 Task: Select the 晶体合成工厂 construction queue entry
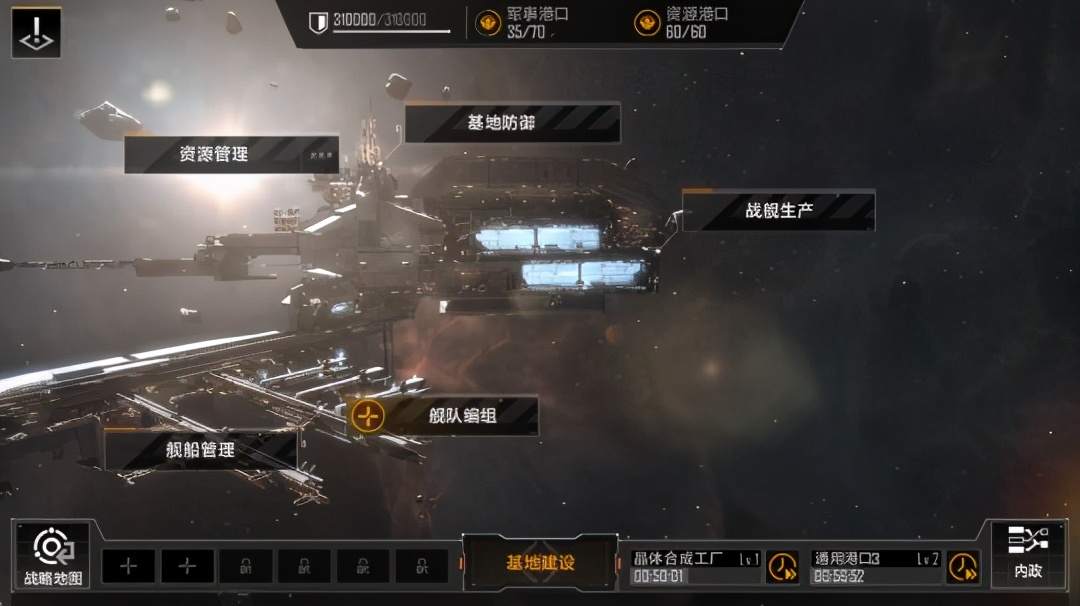point(696,567)
